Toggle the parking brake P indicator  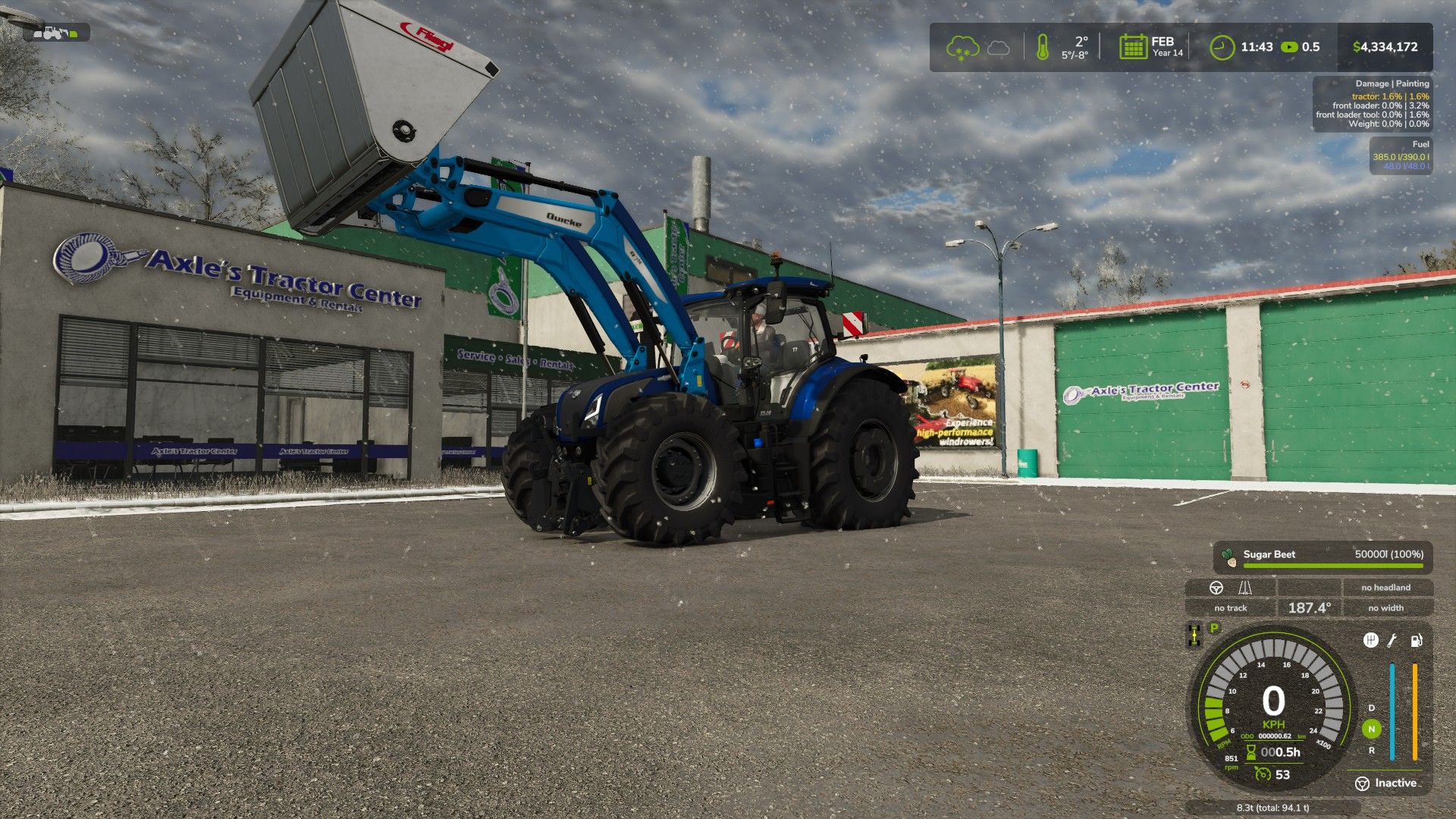pyautogui.click(x=1214, y=627)
